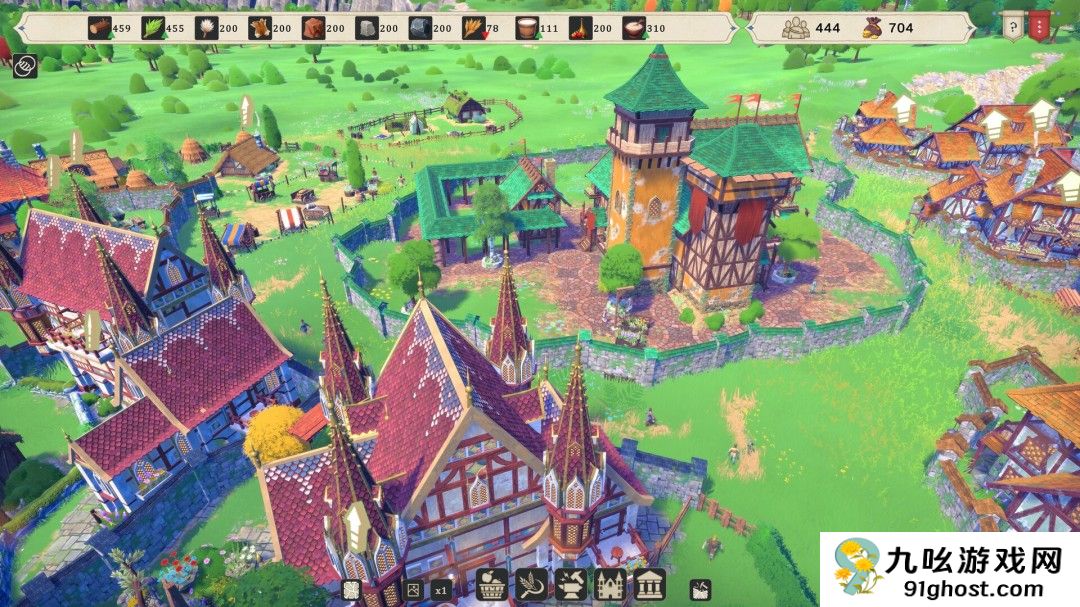
Task: Click the round swirl icon below resource bar
Action: click(x=25, y=67)
